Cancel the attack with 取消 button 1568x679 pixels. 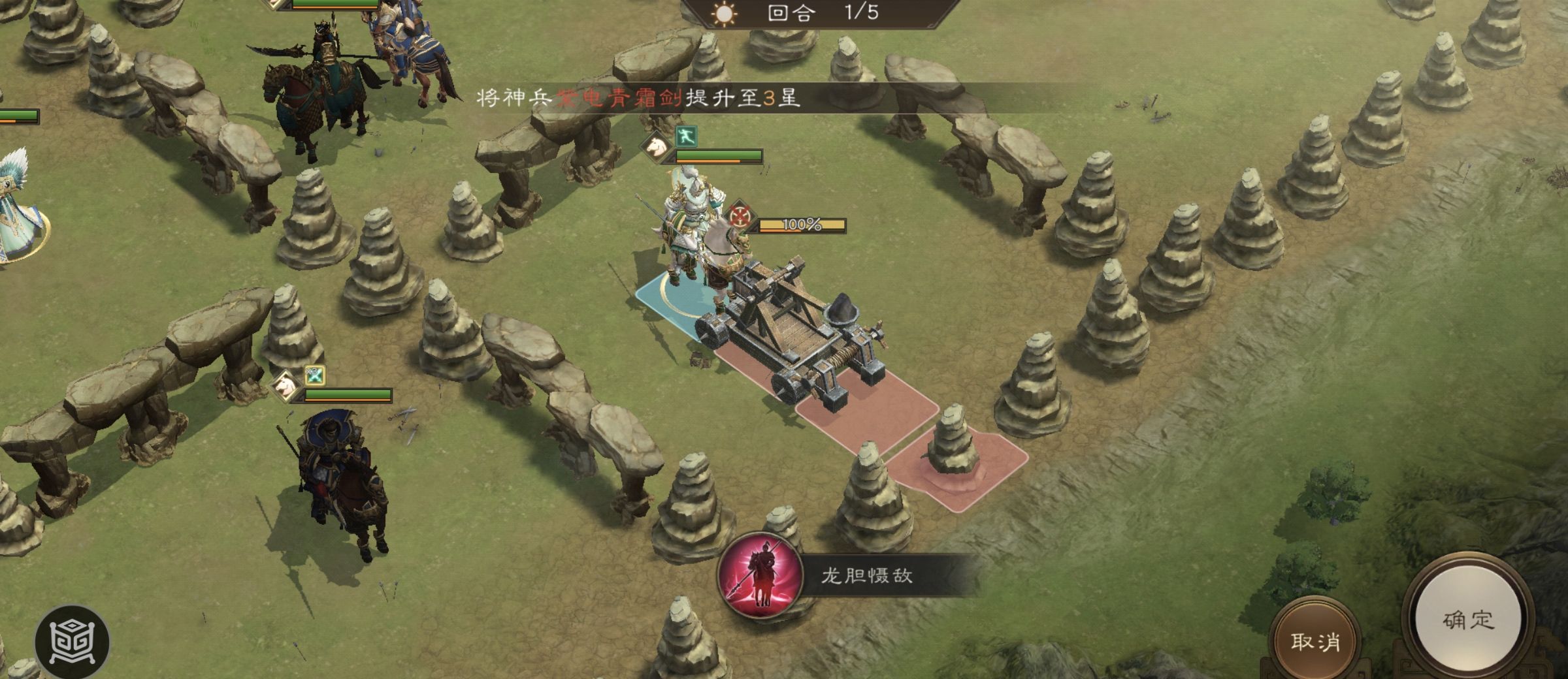pyautogui.click(x=1315, y=642)
